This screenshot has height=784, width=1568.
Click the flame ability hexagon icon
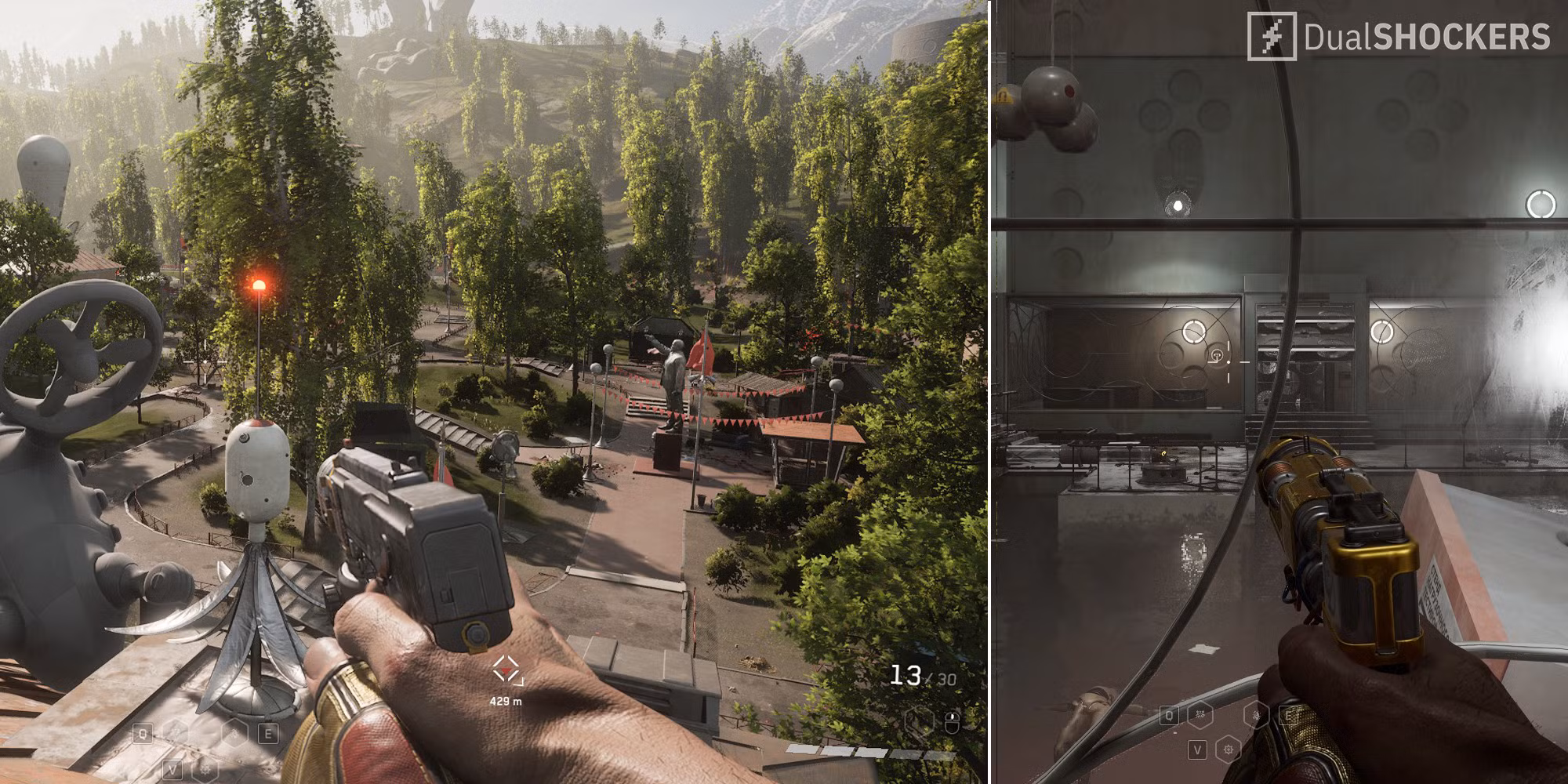click(x=234, y=733)
